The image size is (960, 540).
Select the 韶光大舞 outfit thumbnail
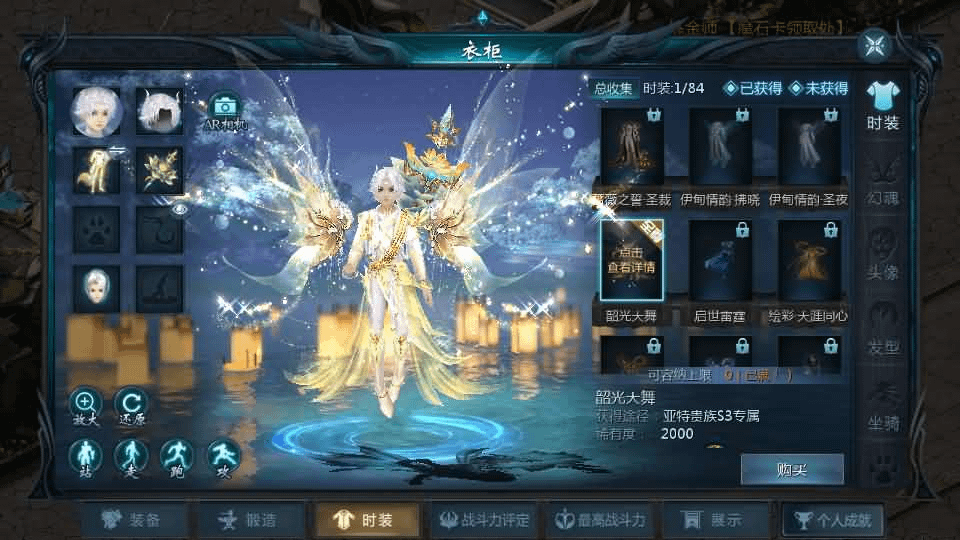[631, 260]
